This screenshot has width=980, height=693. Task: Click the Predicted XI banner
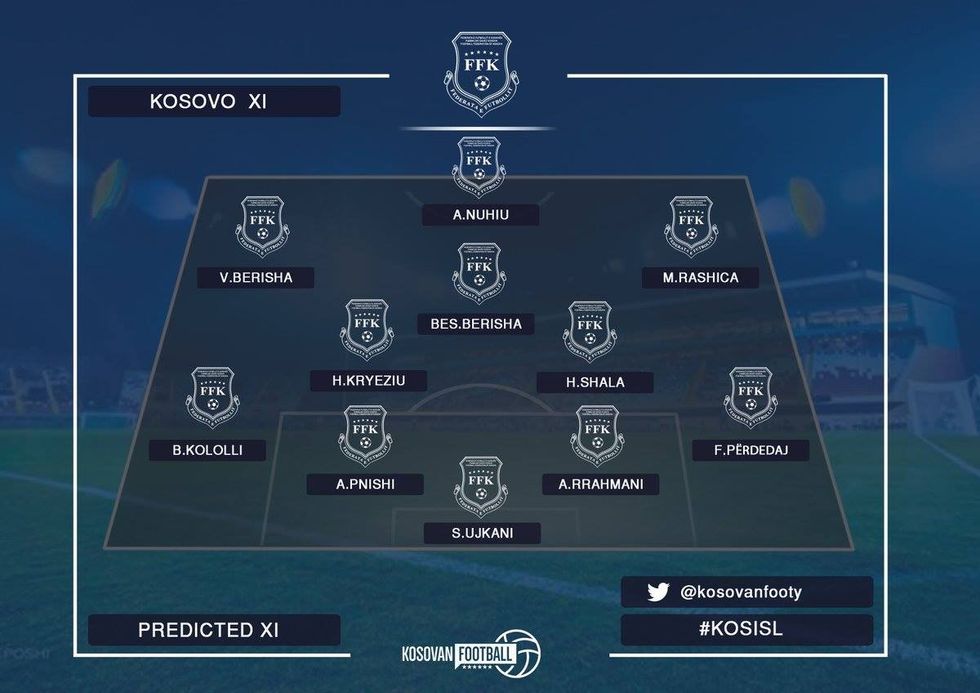coord(214,630)
